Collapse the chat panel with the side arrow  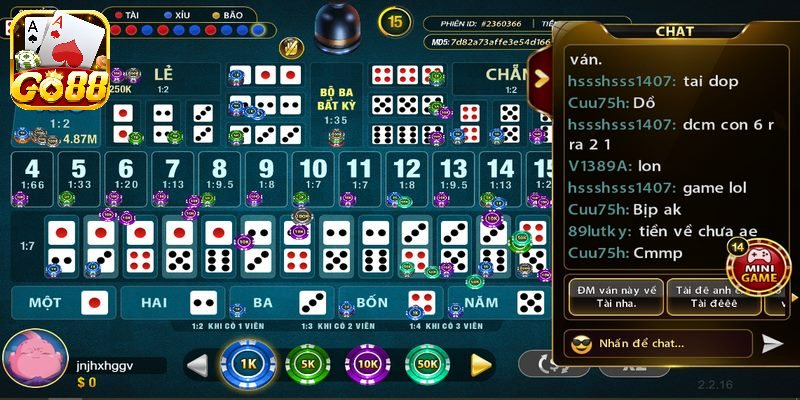coord(542,78)
